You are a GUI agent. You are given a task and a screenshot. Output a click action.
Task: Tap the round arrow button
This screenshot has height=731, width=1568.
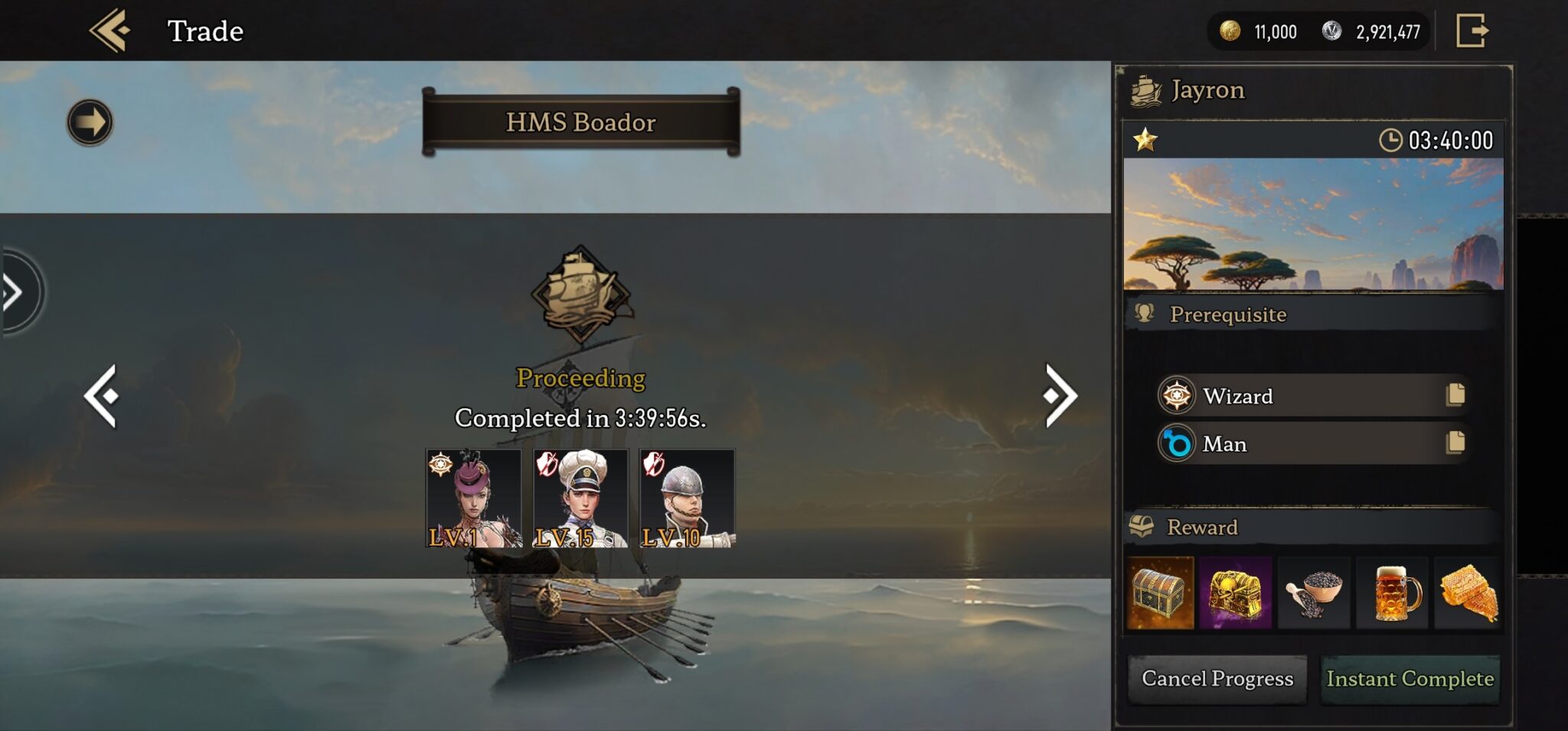pyautogui.click(x=90, y=122)
